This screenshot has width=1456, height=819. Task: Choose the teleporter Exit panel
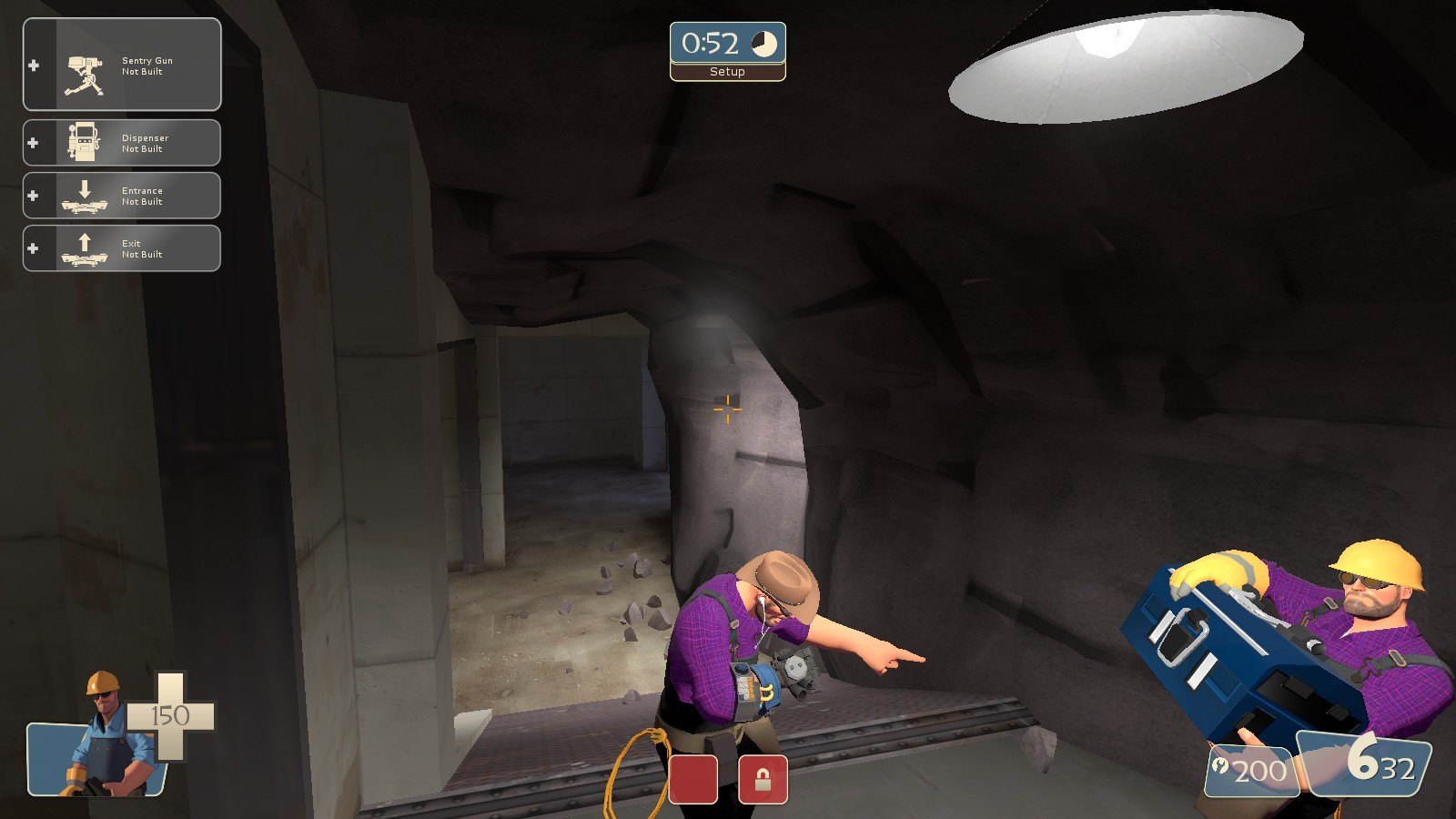122,248
